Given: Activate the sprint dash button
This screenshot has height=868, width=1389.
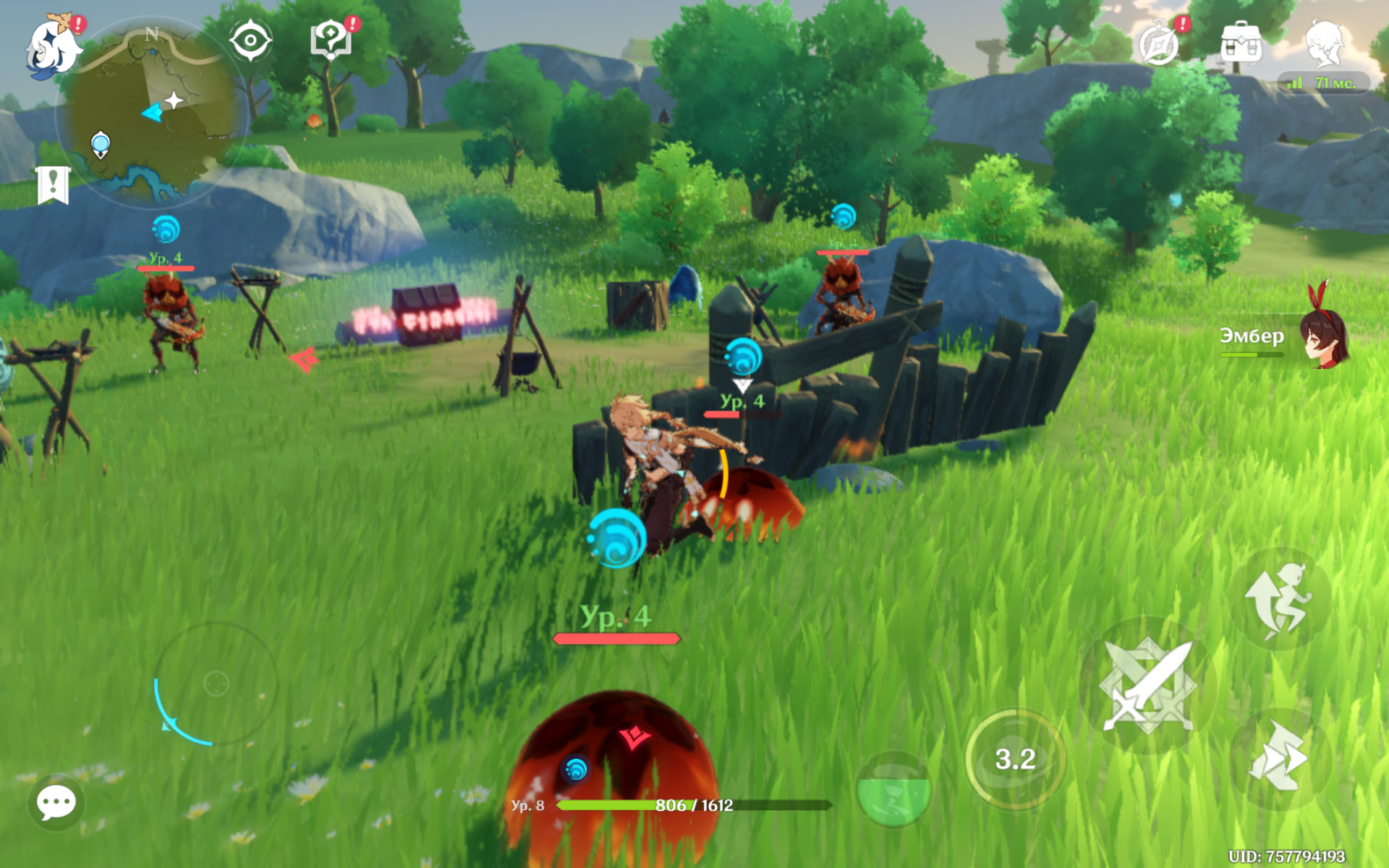Looking at the screenshot, I should [1279, 757].
